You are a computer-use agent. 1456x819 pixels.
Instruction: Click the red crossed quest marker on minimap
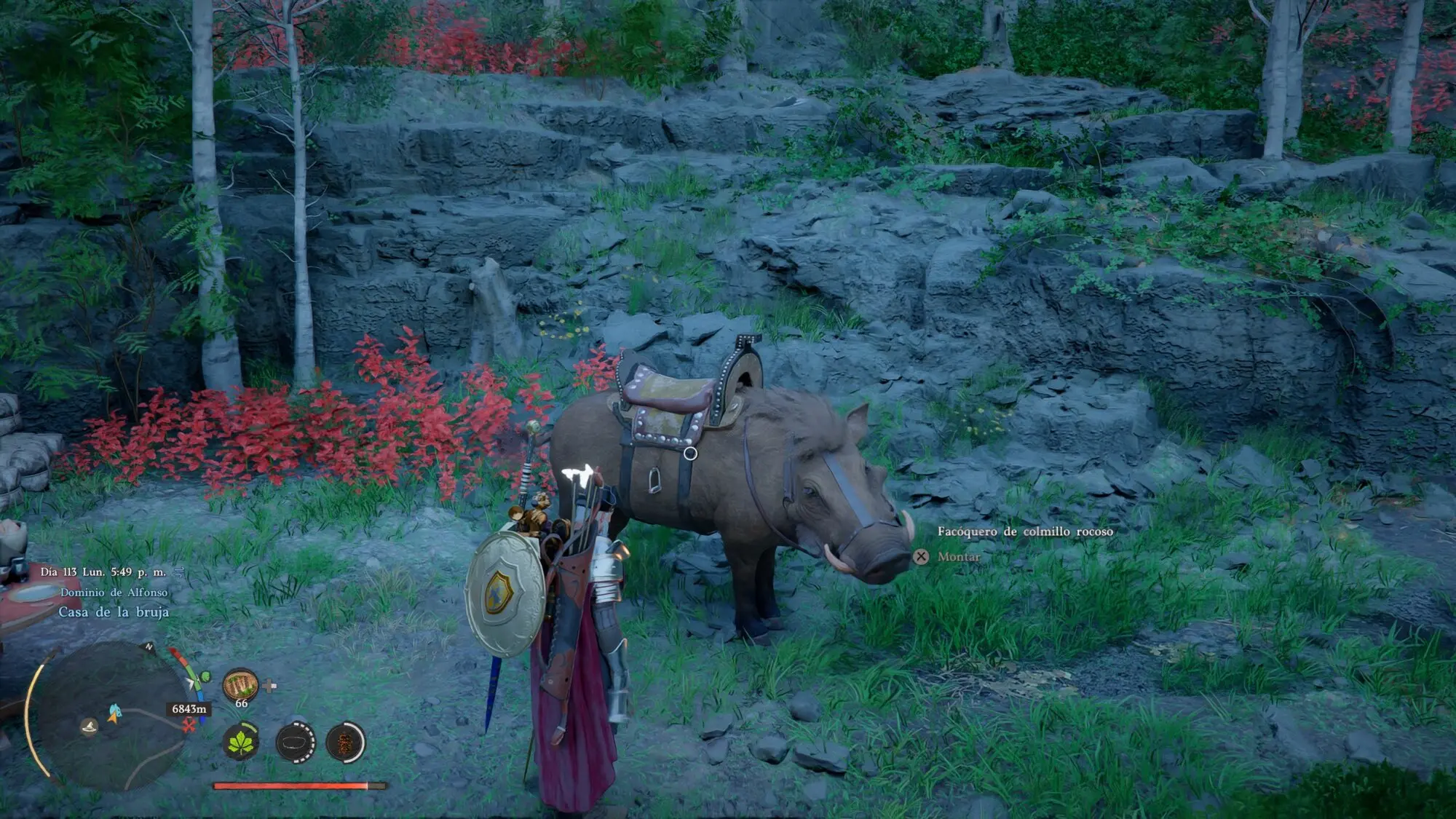[189, 724]
